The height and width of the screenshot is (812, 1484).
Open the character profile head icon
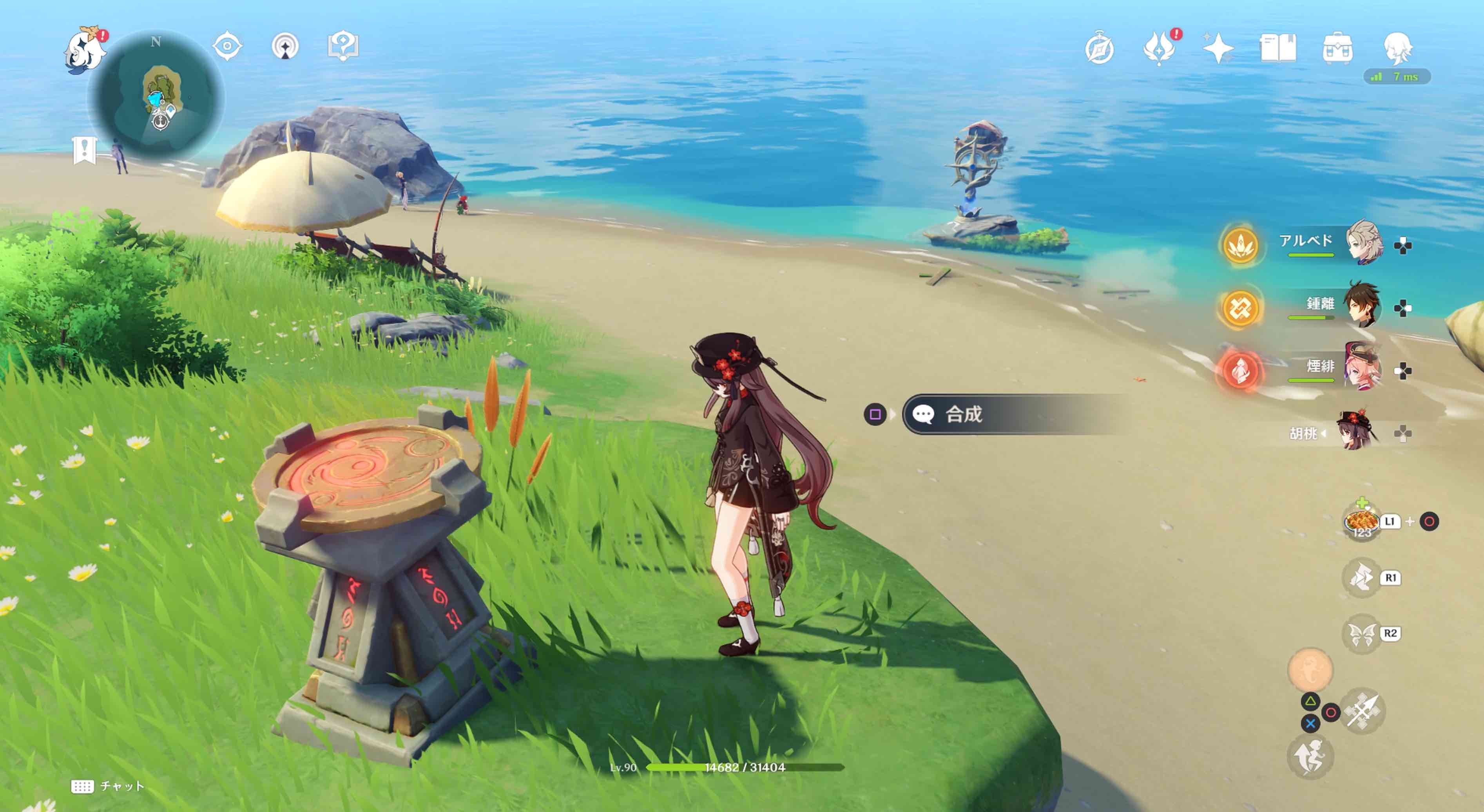(1397, 48)
